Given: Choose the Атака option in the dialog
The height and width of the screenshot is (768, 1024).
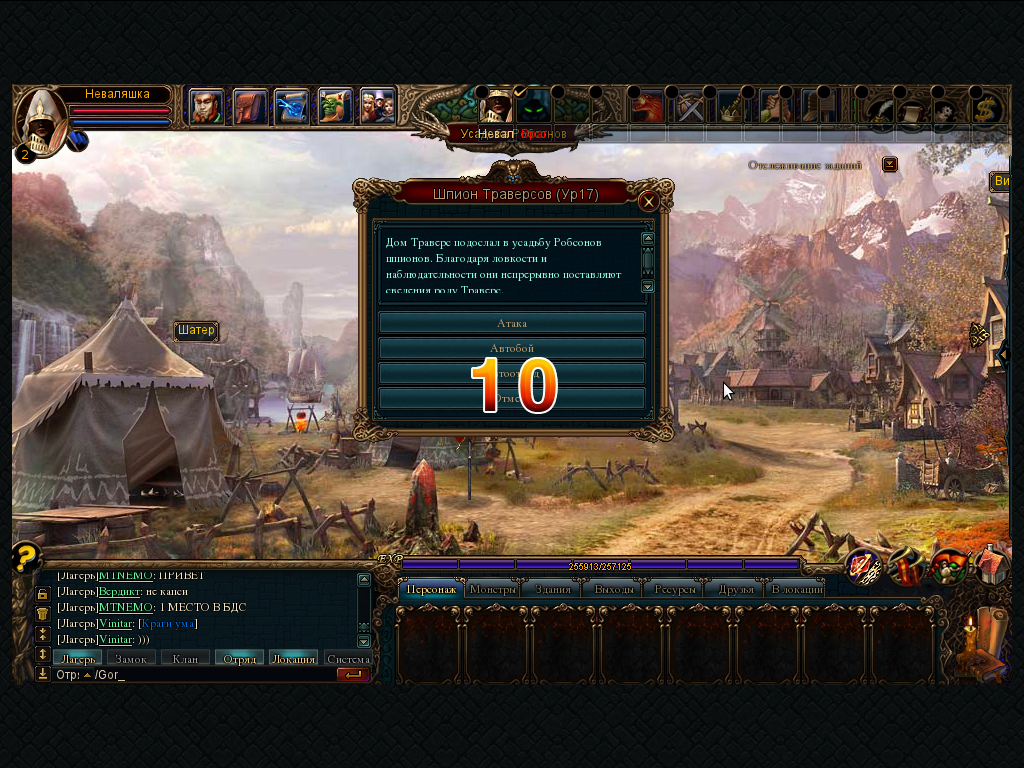Looking at the screenshot, I should [x=511, y=323].
